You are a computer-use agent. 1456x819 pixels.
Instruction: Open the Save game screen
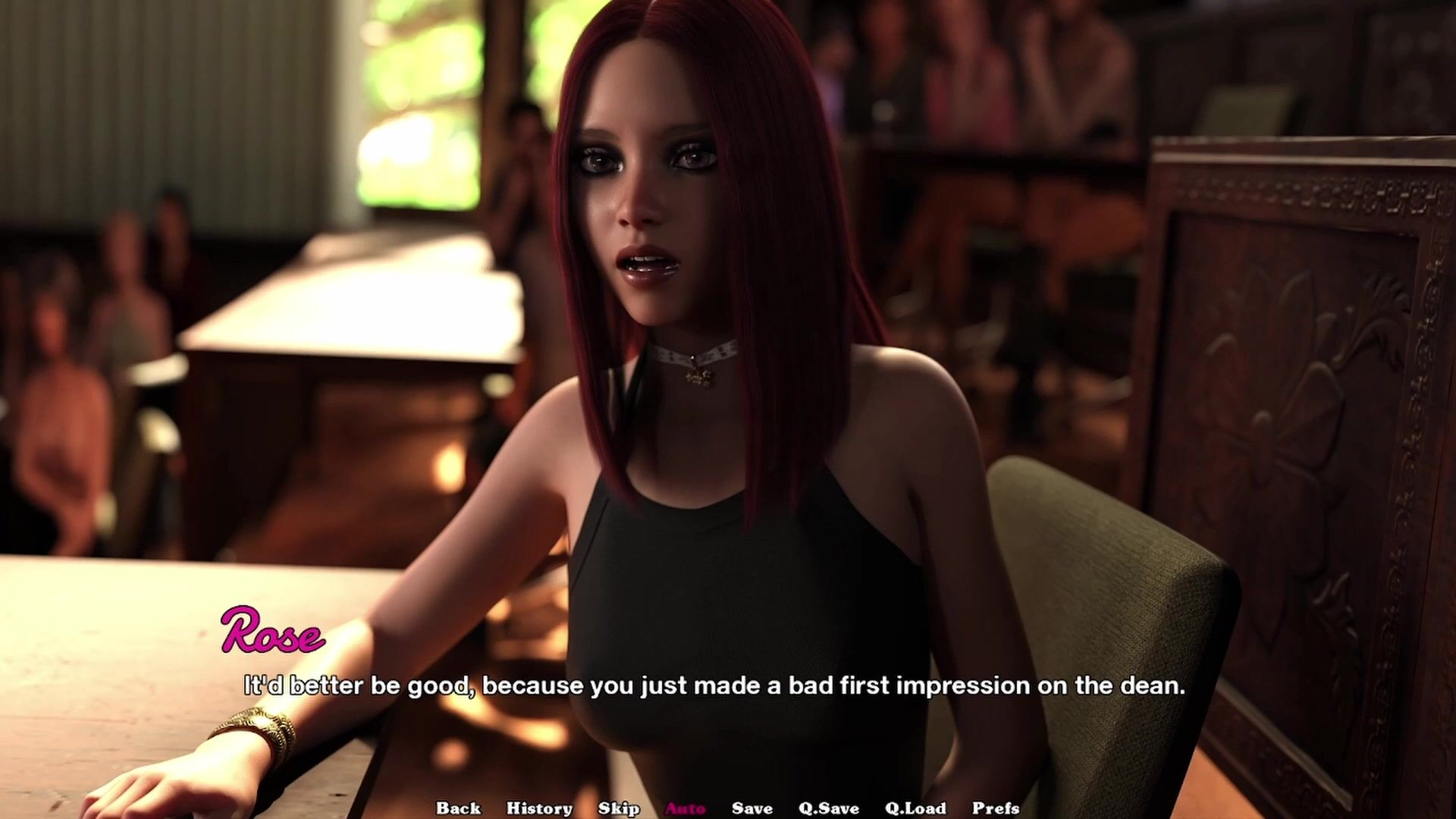coord(752,808)
